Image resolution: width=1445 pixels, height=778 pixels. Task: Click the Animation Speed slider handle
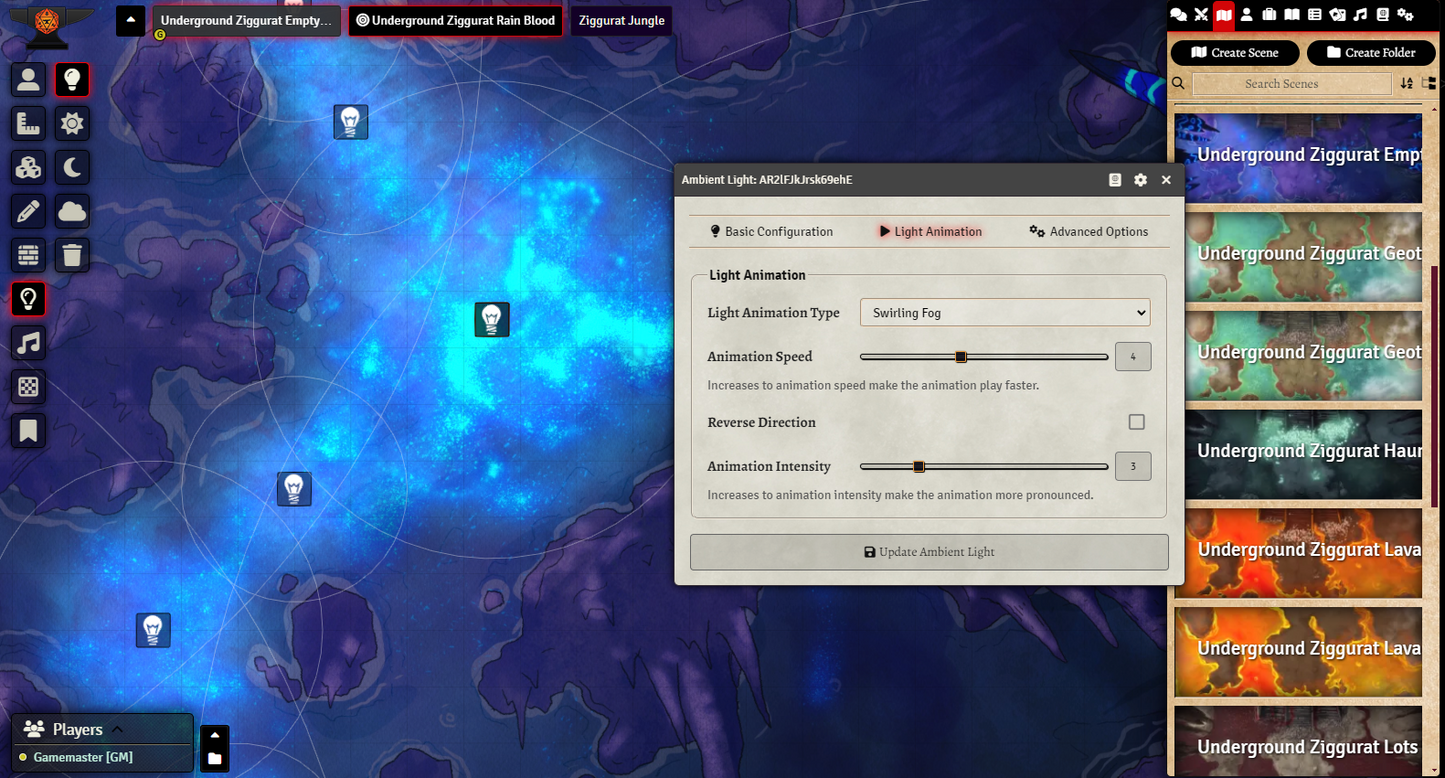pos(961,357)
